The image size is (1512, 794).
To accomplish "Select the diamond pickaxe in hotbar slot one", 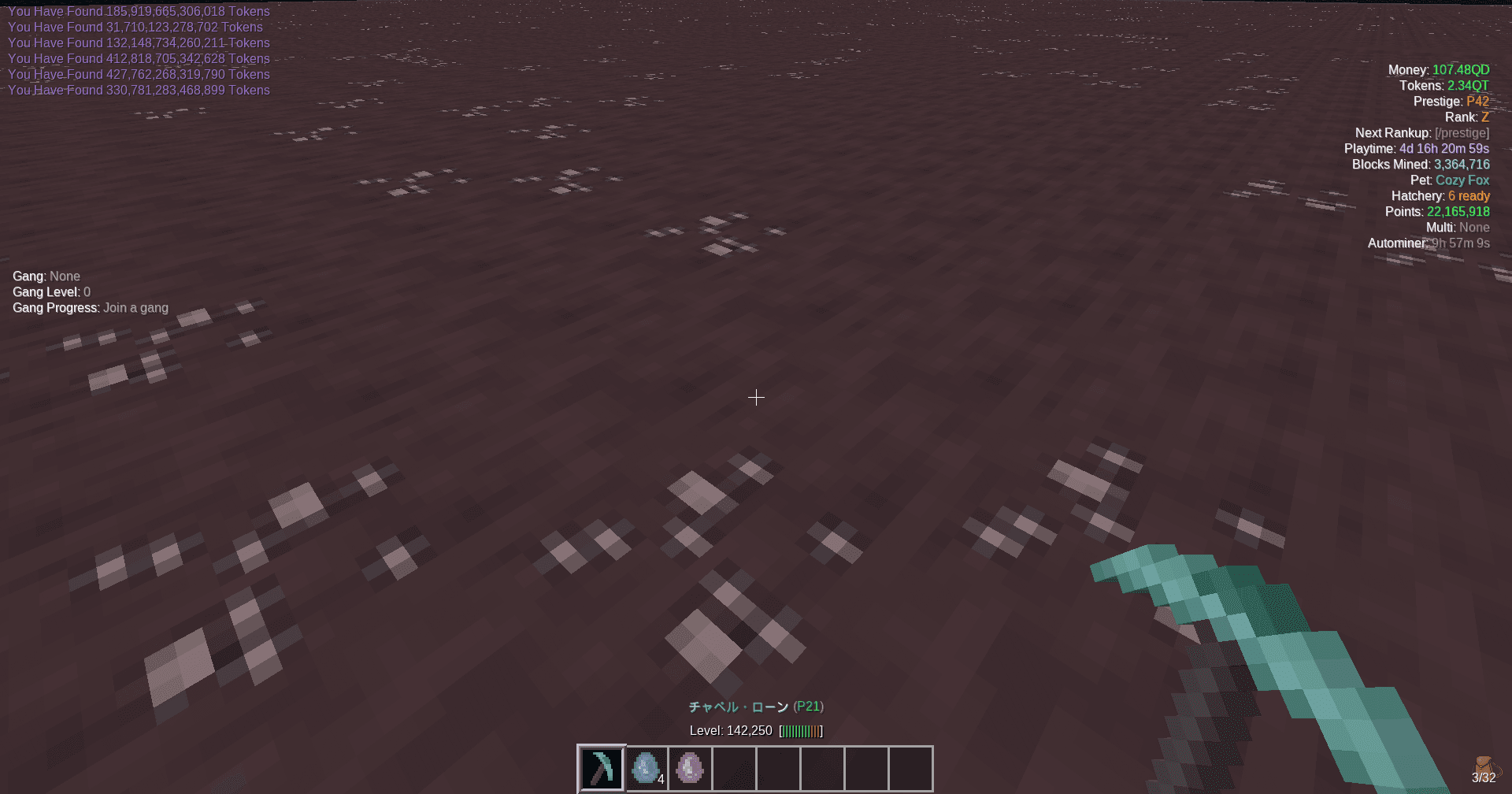I will click(x=601, y=767).
